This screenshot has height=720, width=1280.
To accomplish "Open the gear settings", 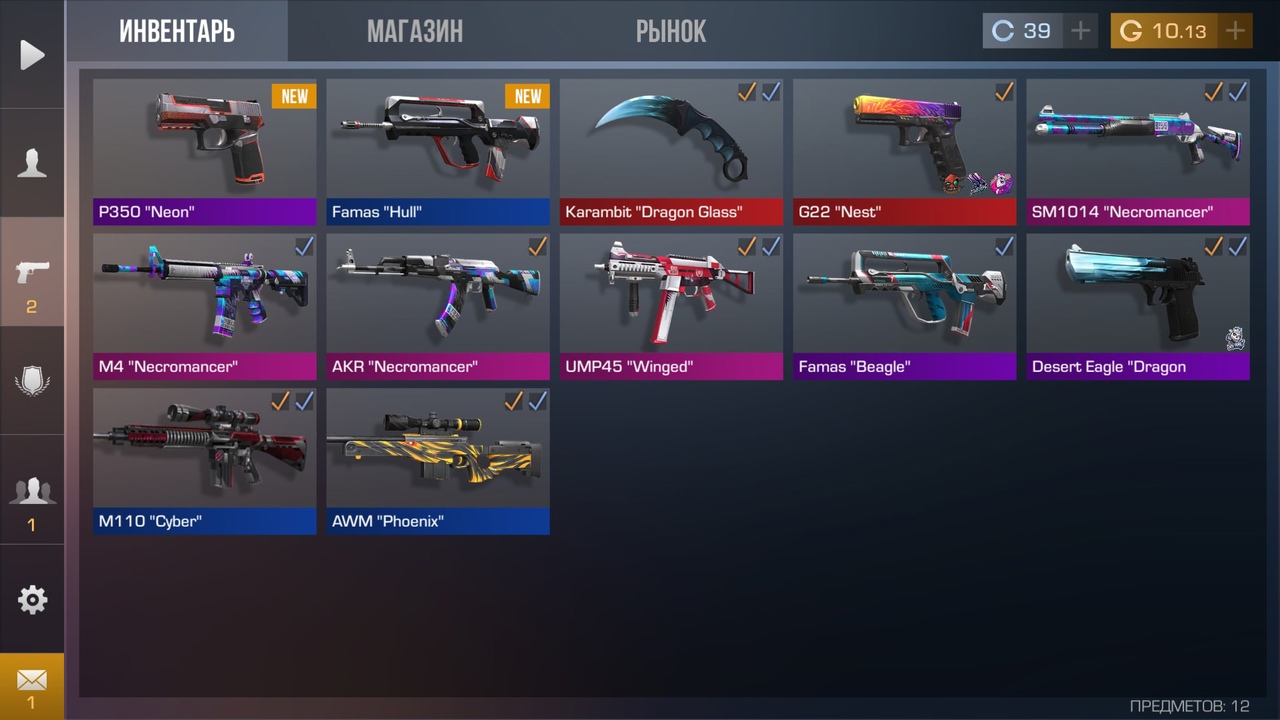I will click(32, 599).
